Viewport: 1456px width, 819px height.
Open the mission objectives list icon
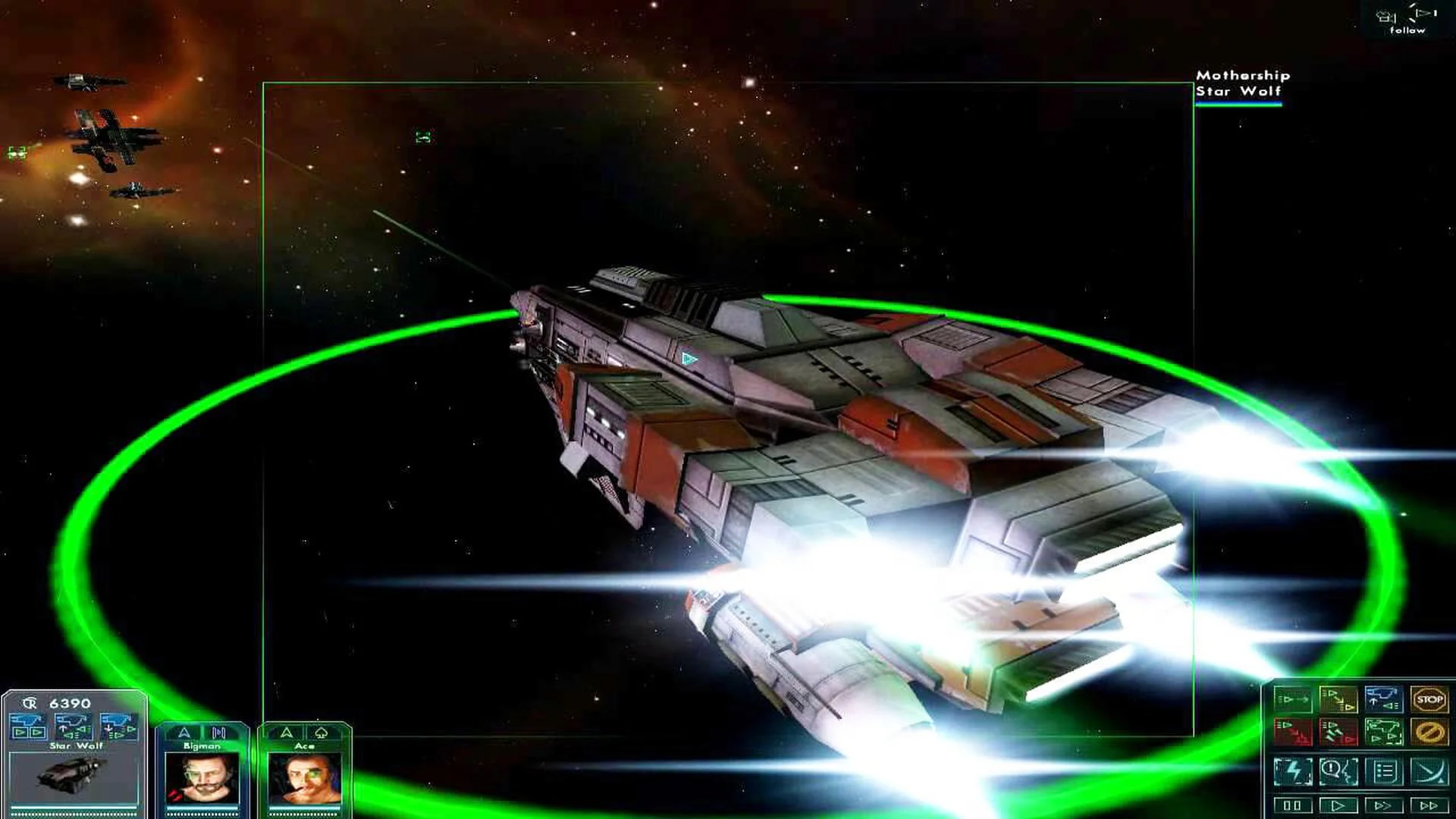tap(1384, 770)
